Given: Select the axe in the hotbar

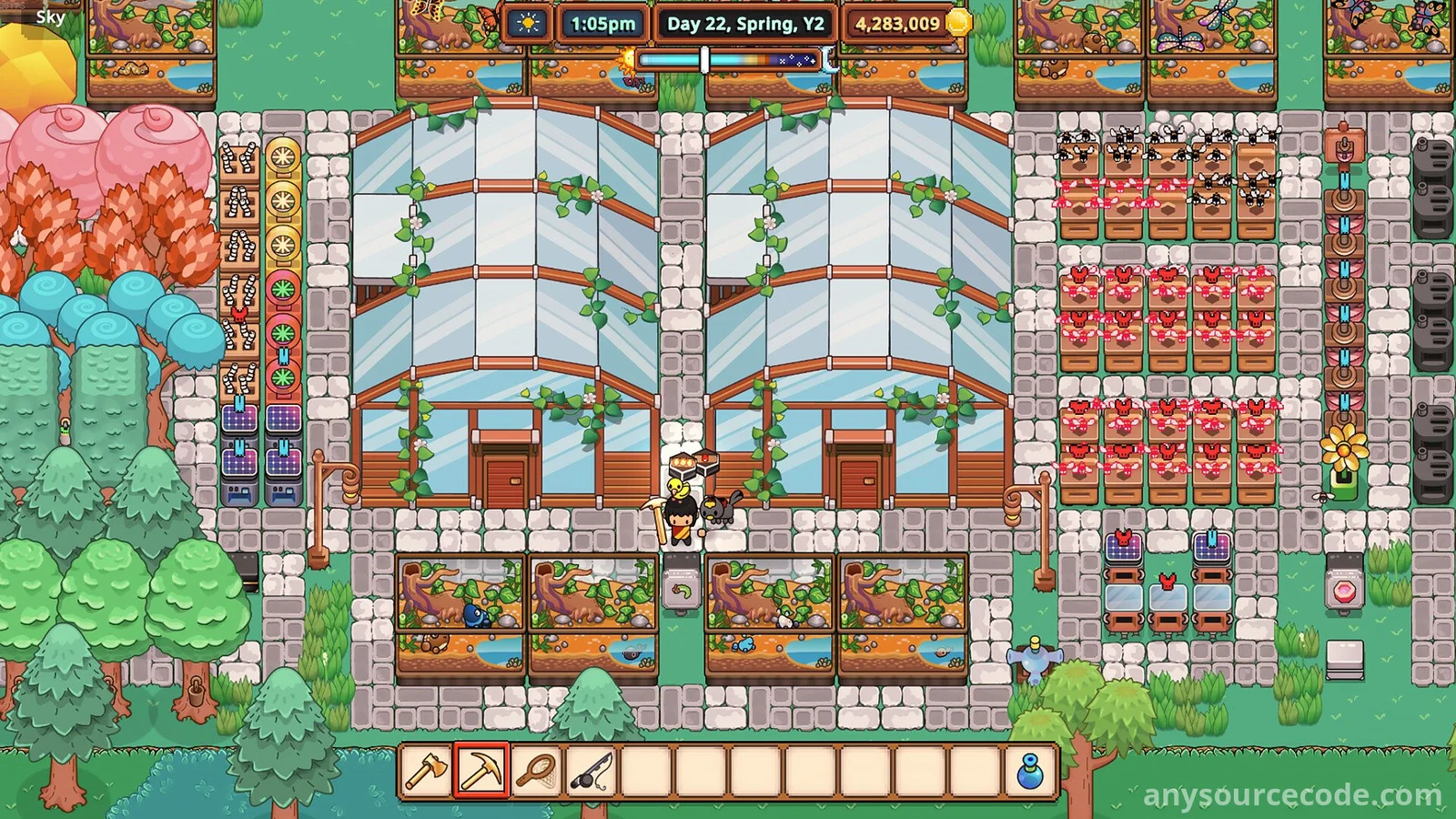Looking at the screenshot, I should click(426, 772).
